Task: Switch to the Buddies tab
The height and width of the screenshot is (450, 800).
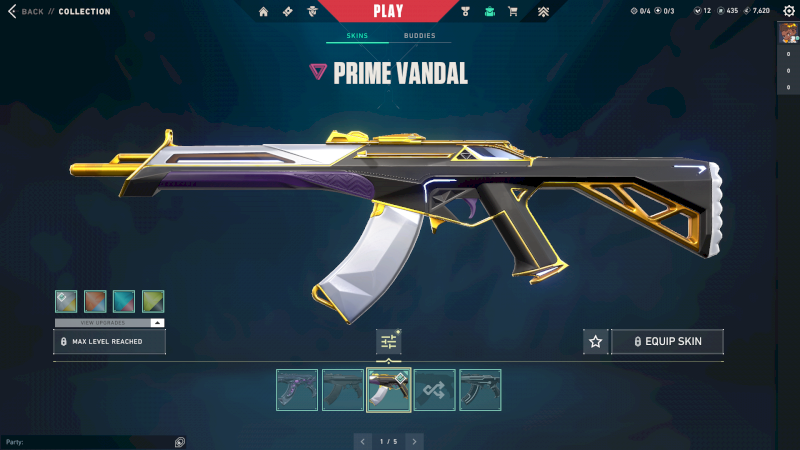Action: pos(420,36)
